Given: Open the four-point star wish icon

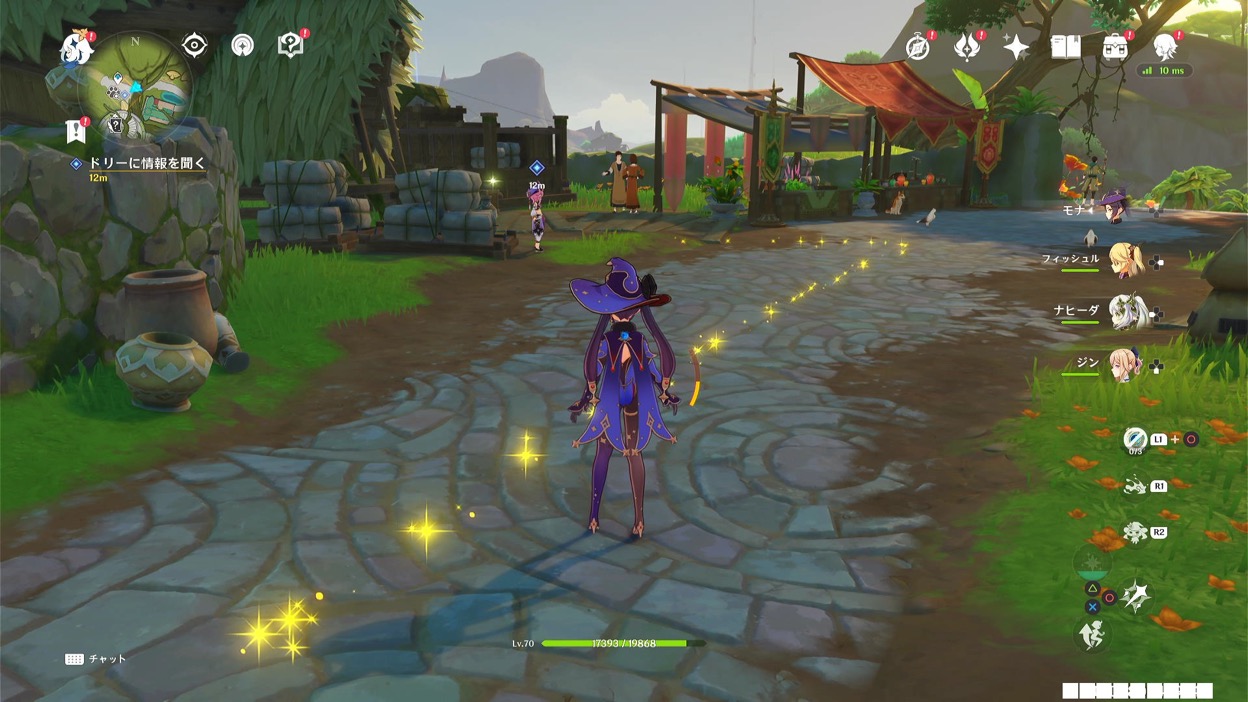Looking at the screenshot, I should (x=1016, y=47).
